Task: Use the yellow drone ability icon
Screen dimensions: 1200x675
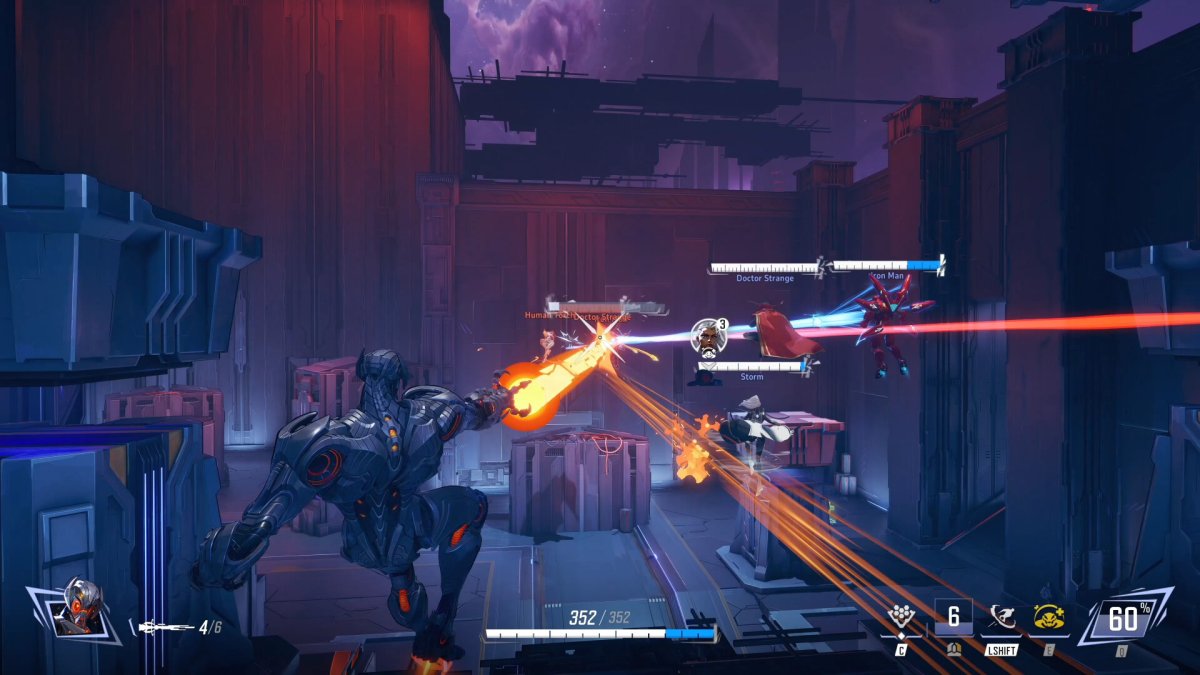Action: pyautogui.click(x=1048, y=619)
